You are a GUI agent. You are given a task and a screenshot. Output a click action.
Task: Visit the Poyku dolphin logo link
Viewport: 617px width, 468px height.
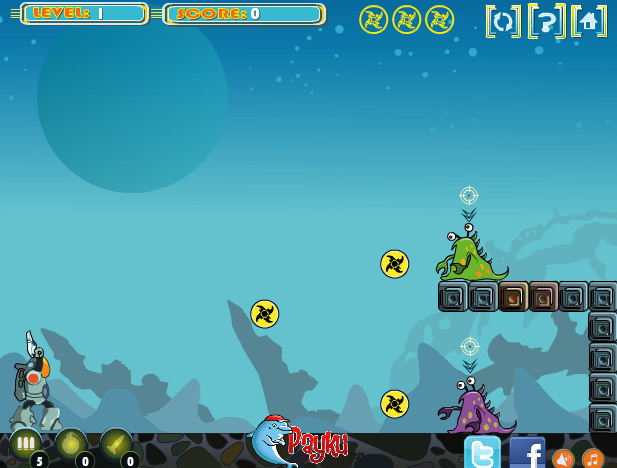(x=298, y=442)
